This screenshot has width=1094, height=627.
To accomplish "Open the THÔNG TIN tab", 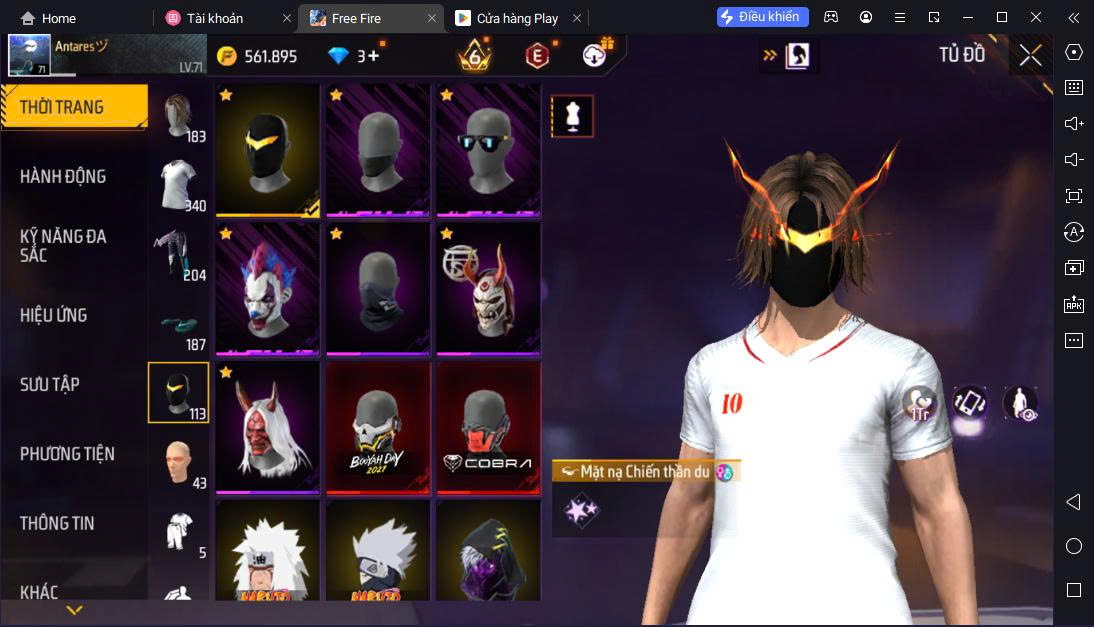I will [57, 523].
